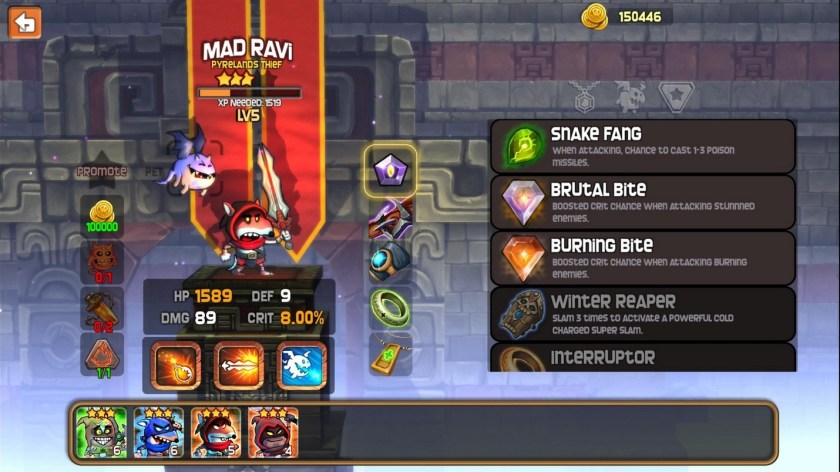Select the blue wolf hero portrait

coord(159,432)
